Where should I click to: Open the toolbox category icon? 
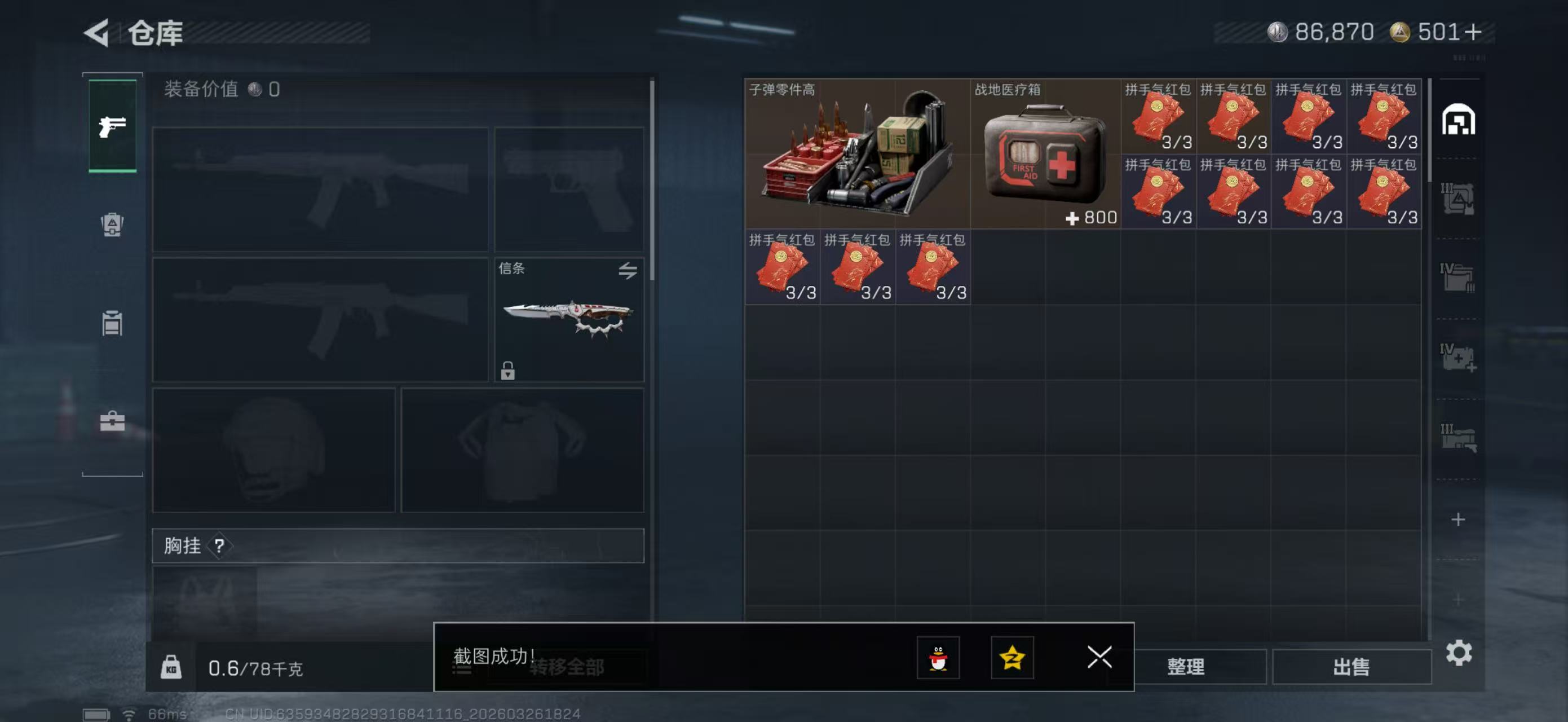pos(112,422)
